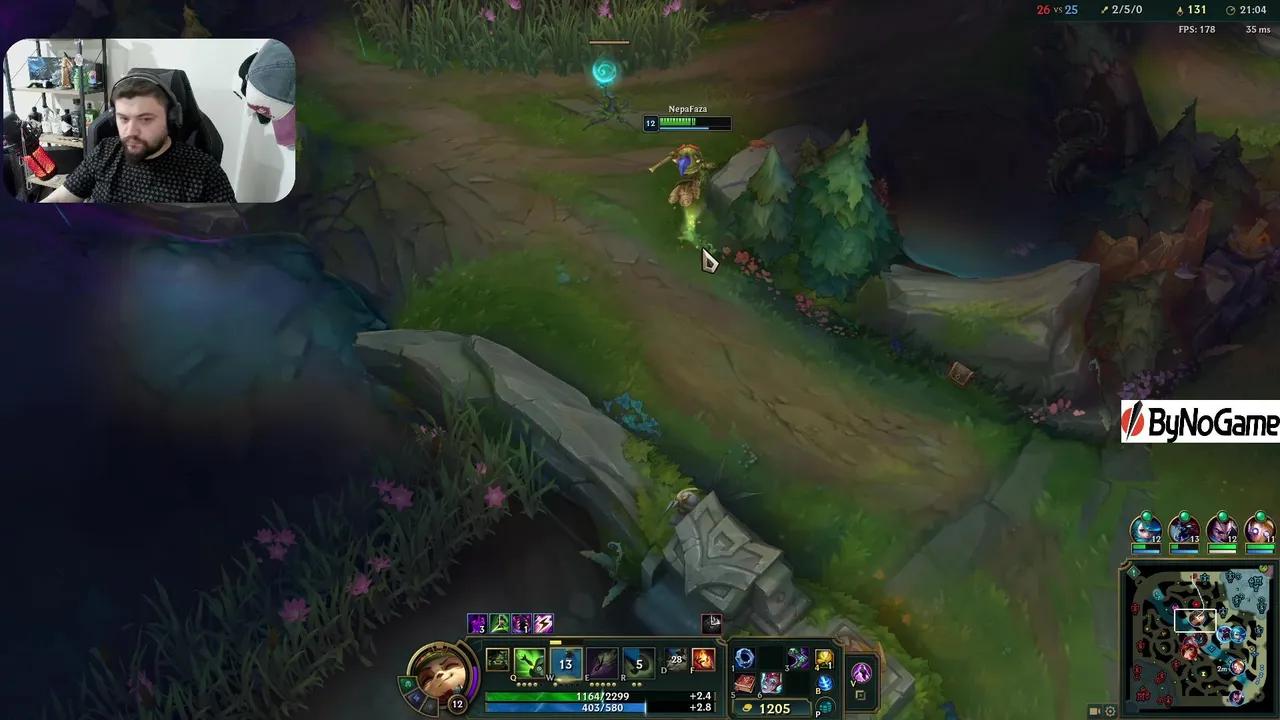Click the blue swirl item in slot 1
Image resolution: width=1280 pixels, height=720 pixels.
(743, 658)
